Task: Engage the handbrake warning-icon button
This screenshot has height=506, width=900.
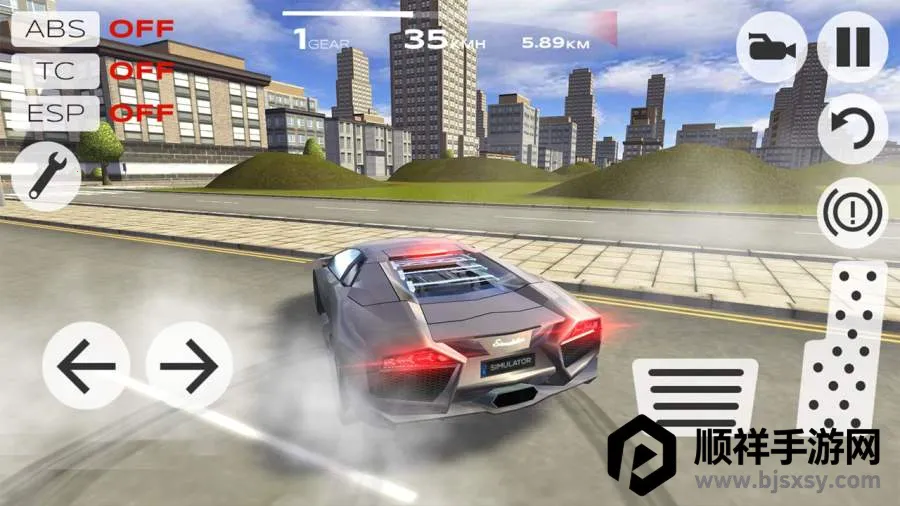Action: click(852, 212)
